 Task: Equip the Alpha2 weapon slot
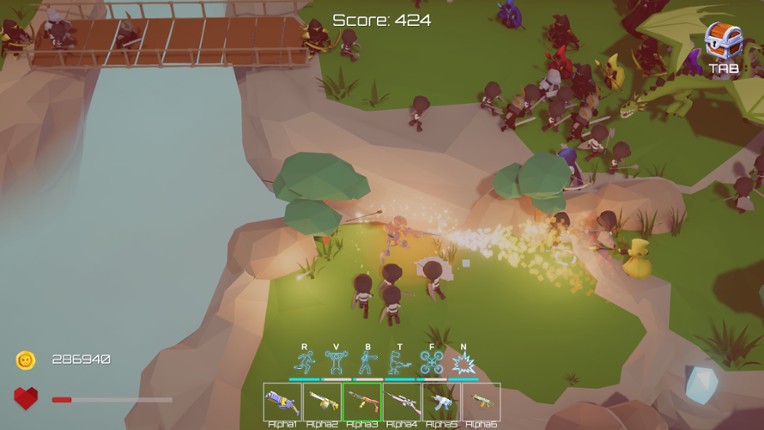point(322,401)
